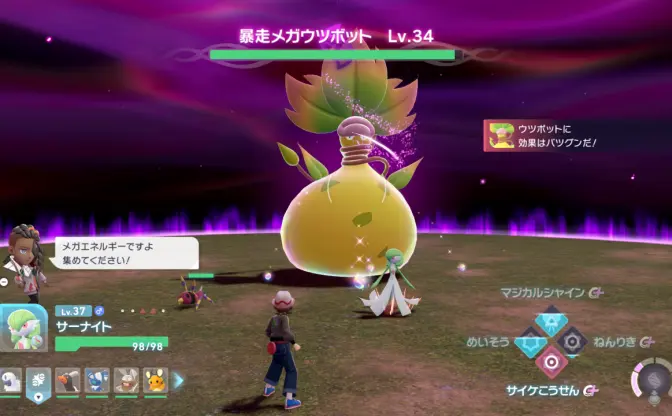
Task: Click the arrow beside the party bar
Action: [179, 379]
